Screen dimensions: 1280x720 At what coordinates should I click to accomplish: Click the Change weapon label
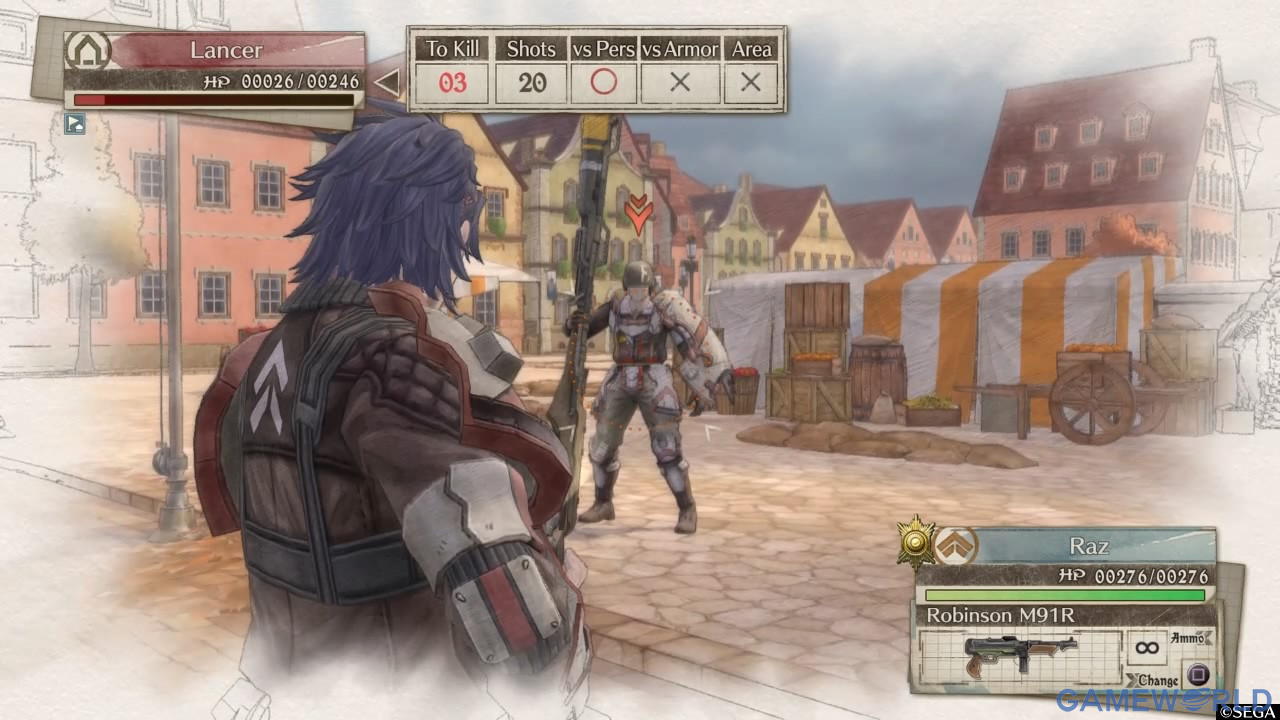tap(1153, 680)
